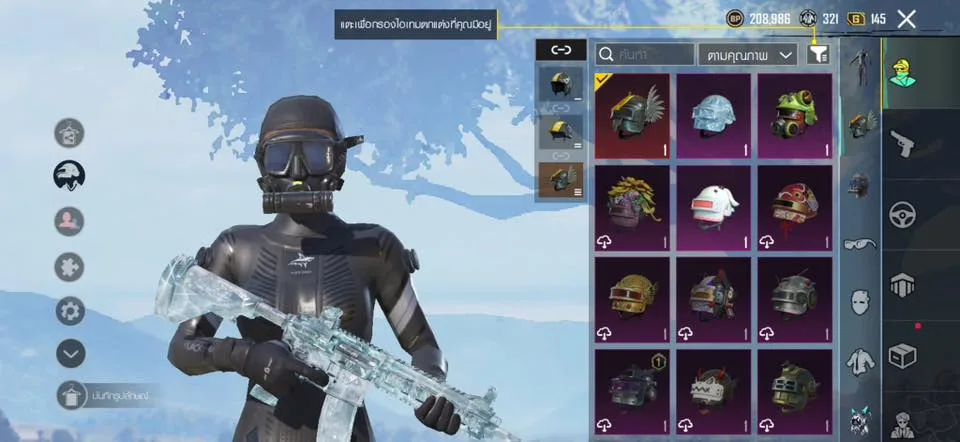Choose the icy blue helmet skin

[714, 116]
